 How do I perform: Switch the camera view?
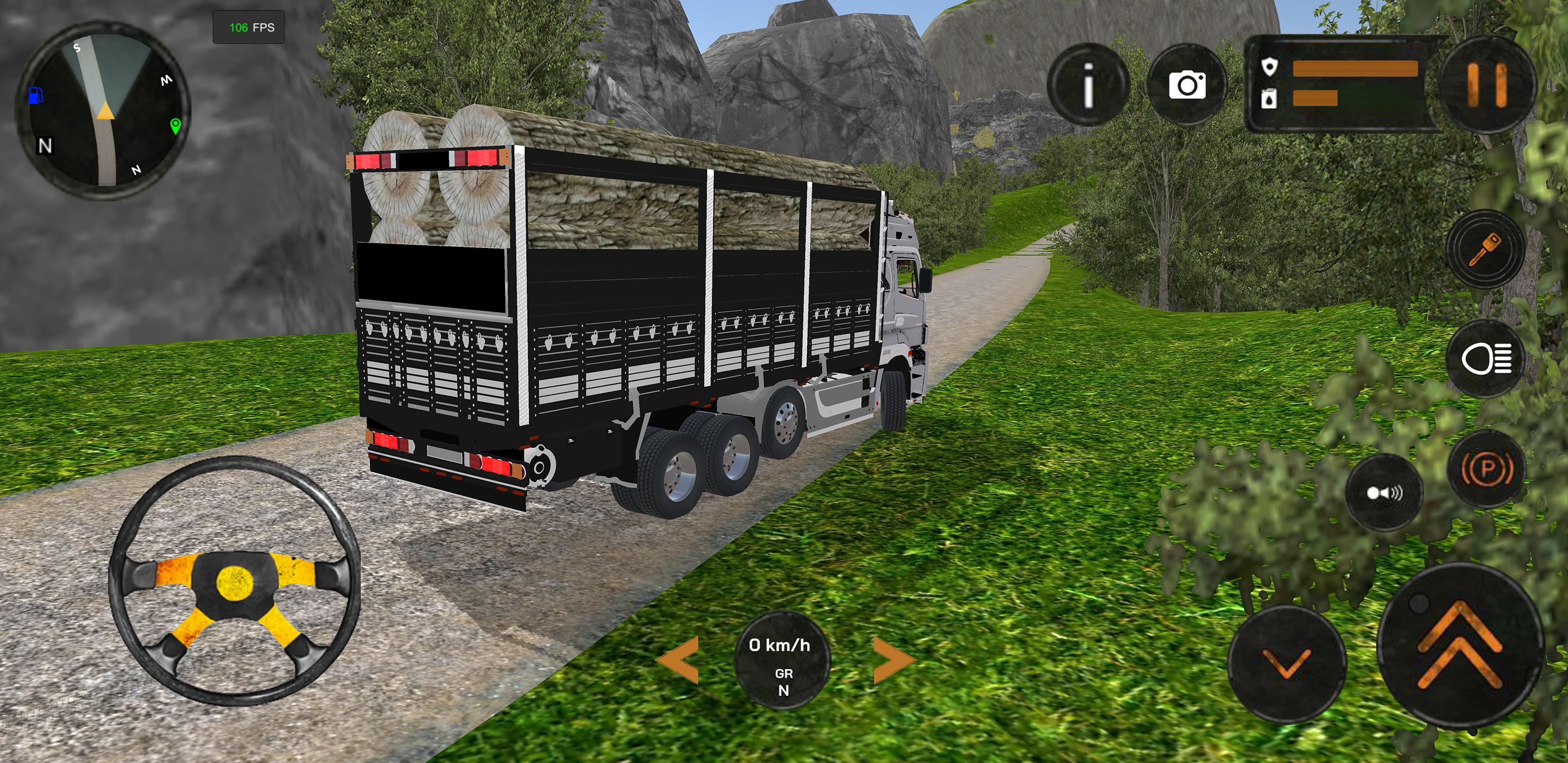point(1187,85)
